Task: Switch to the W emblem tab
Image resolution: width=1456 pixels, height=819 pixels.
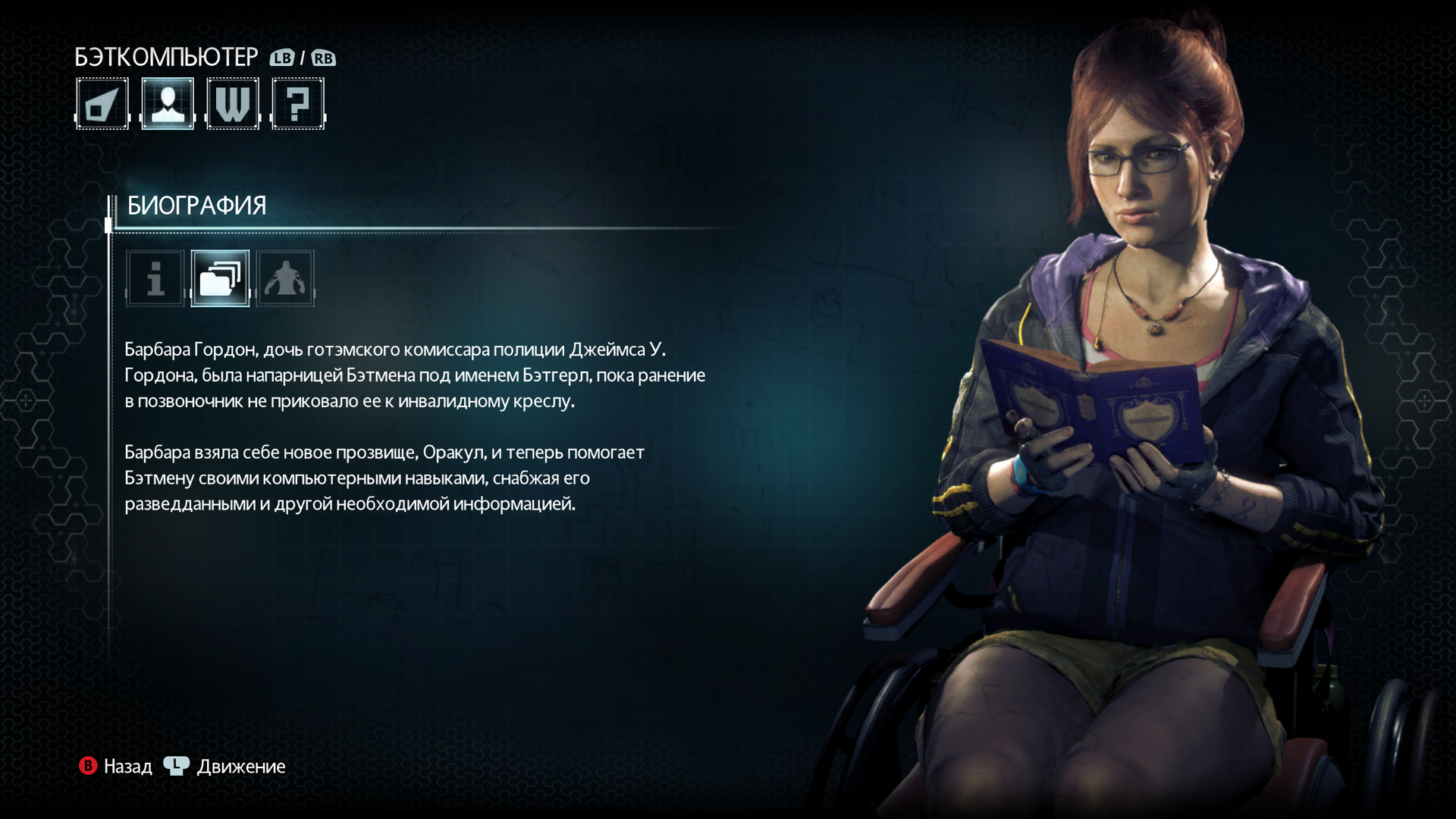Action: 233,104
